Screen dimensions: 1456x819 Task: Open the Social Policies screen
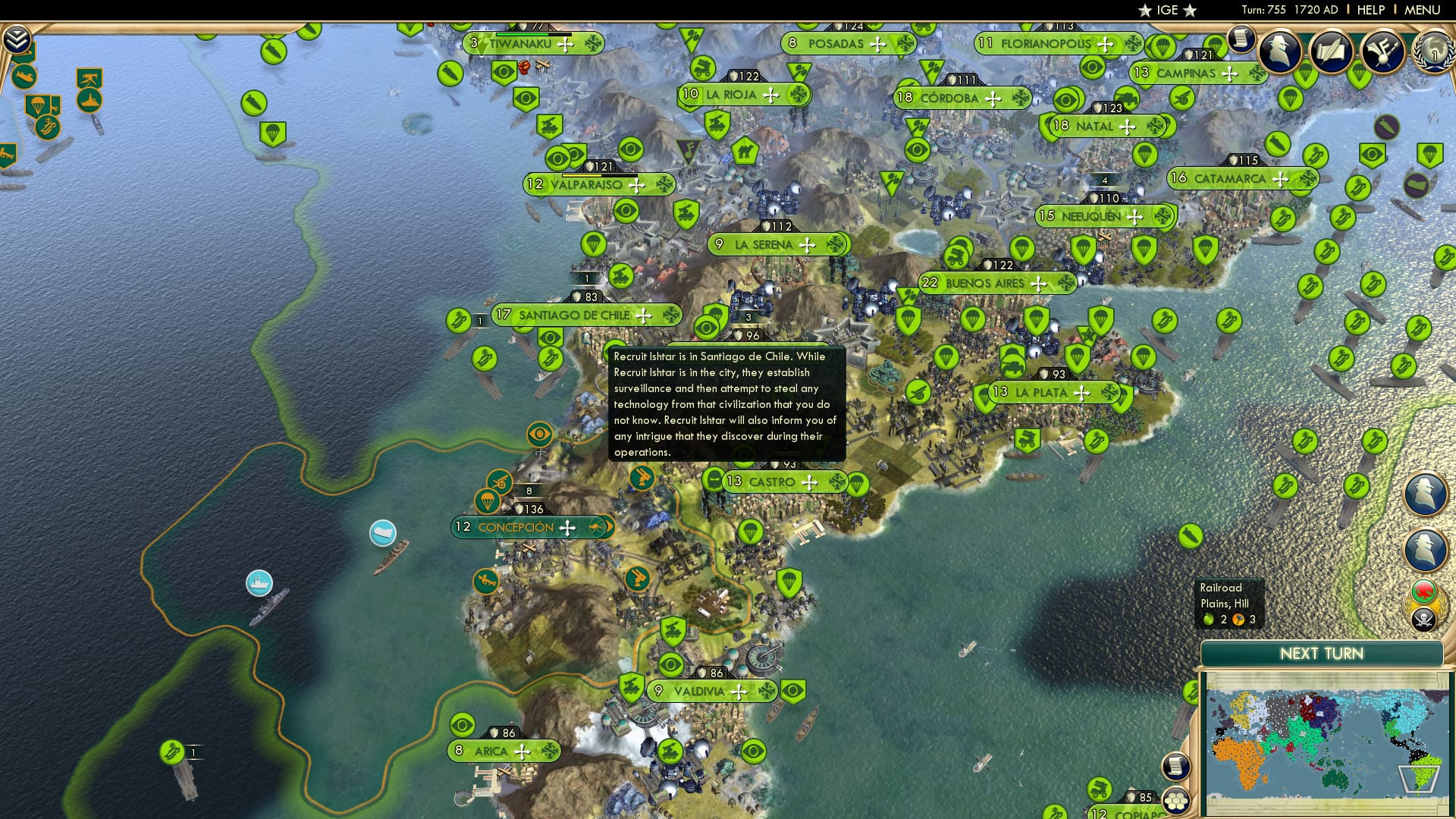[x=1330, y=52]
